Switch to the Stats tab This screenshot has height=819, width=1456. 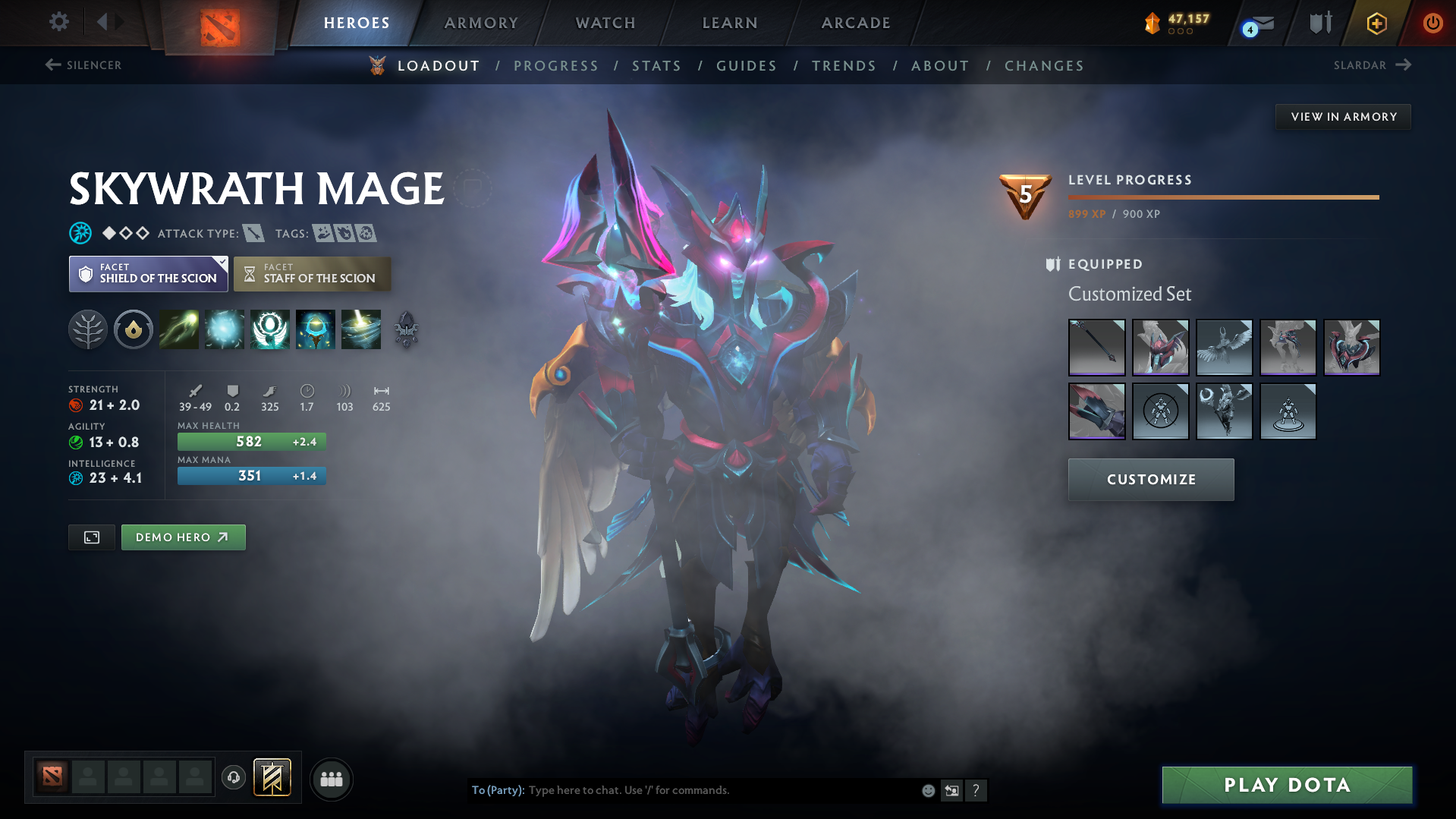[656, 66]
